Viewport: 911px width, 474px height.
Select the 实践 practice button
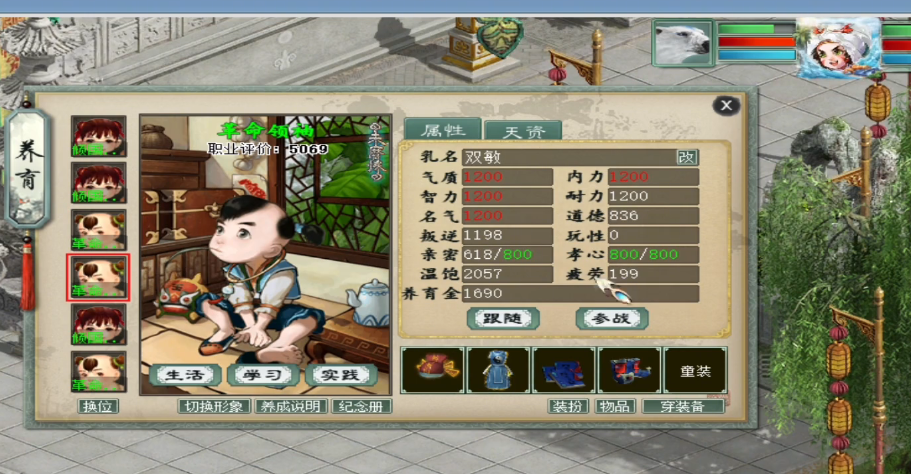[340, 375]
